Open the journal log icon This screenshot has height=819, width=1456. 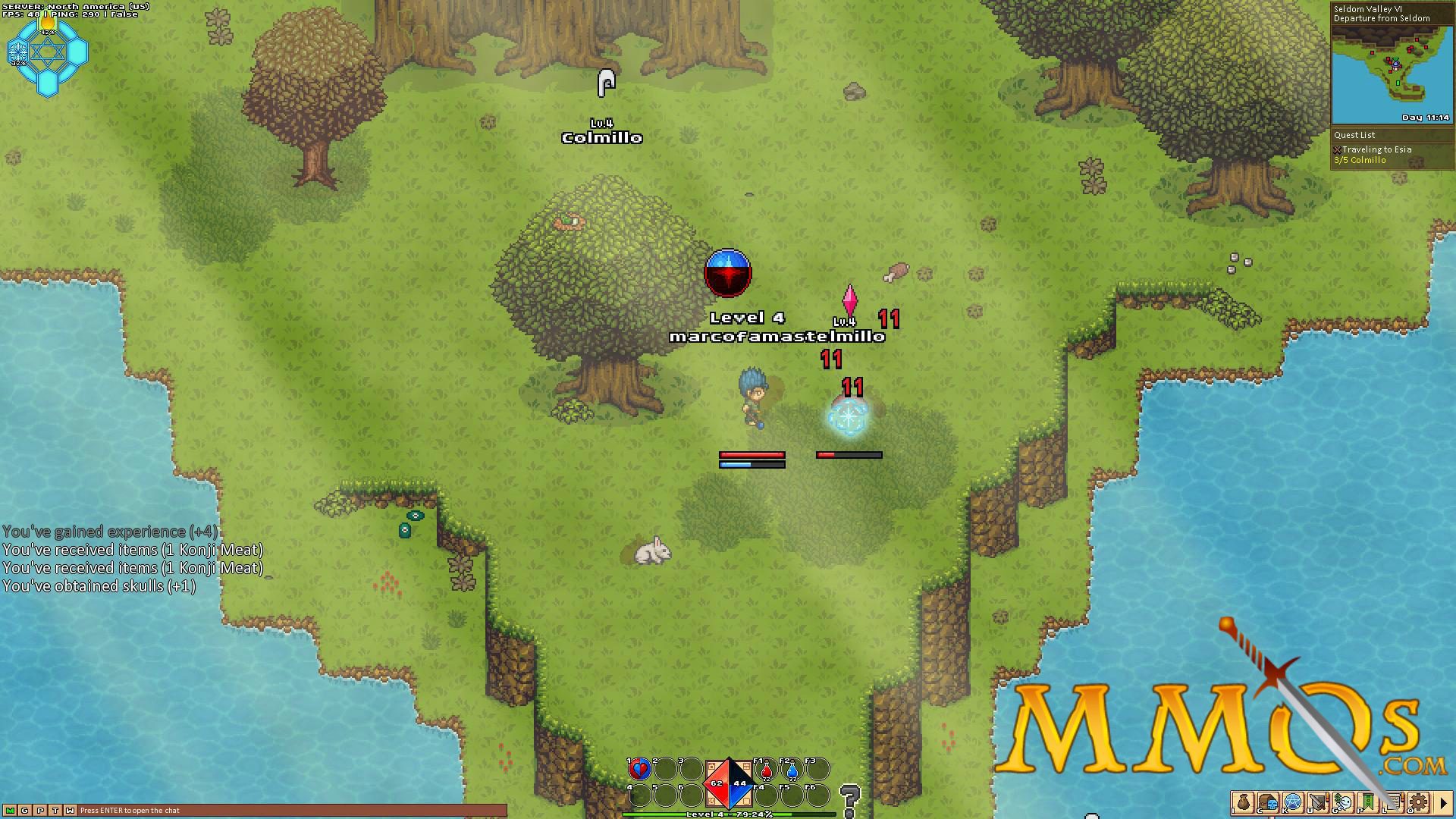[1392, 802]
